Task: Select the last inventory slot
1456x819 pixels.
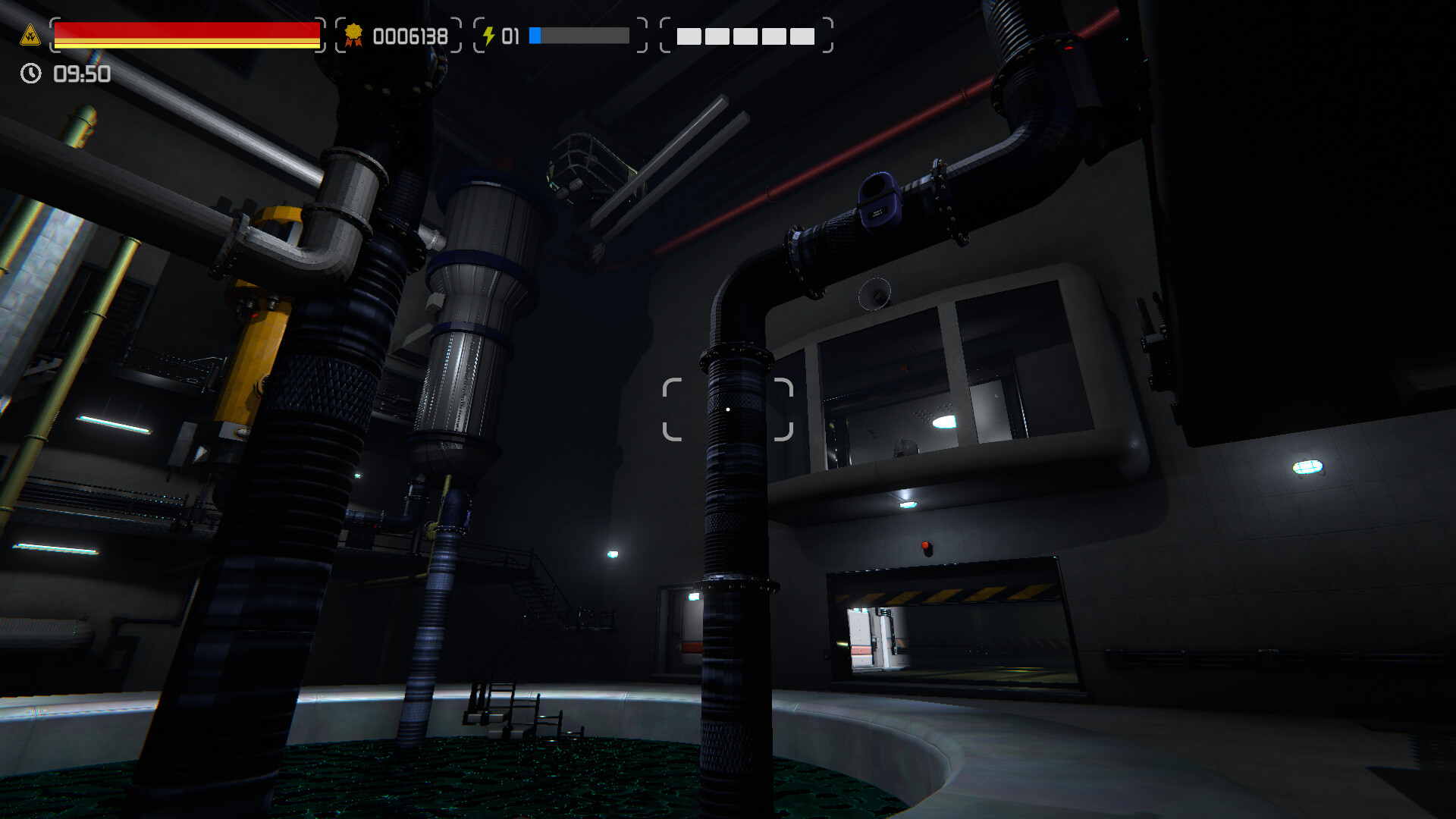Action: point(804,36)
